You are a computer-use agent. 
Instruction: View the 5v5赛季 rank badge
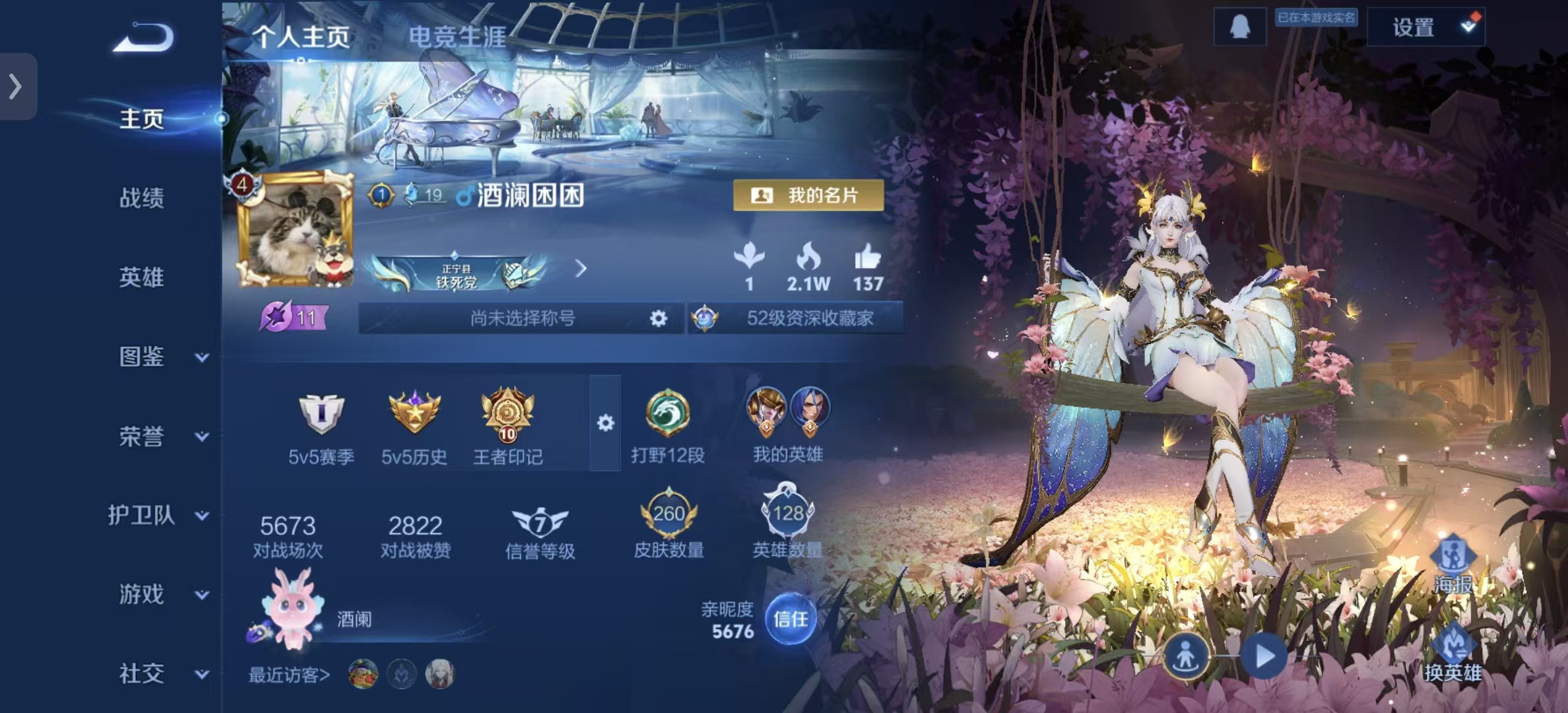click(321, 423)
